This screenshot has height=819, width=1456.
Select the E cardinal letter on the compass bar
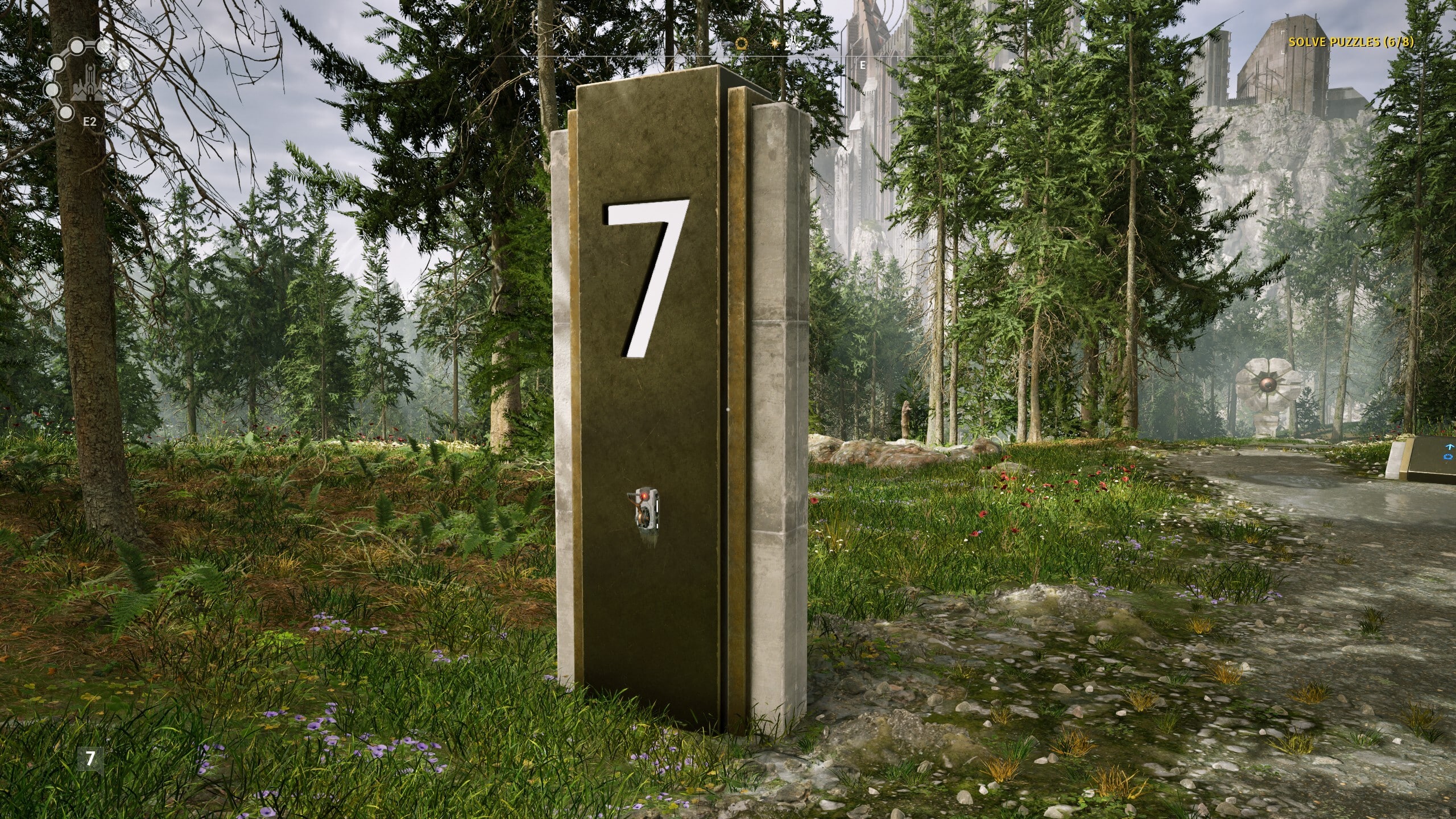[x=862, y=65]
